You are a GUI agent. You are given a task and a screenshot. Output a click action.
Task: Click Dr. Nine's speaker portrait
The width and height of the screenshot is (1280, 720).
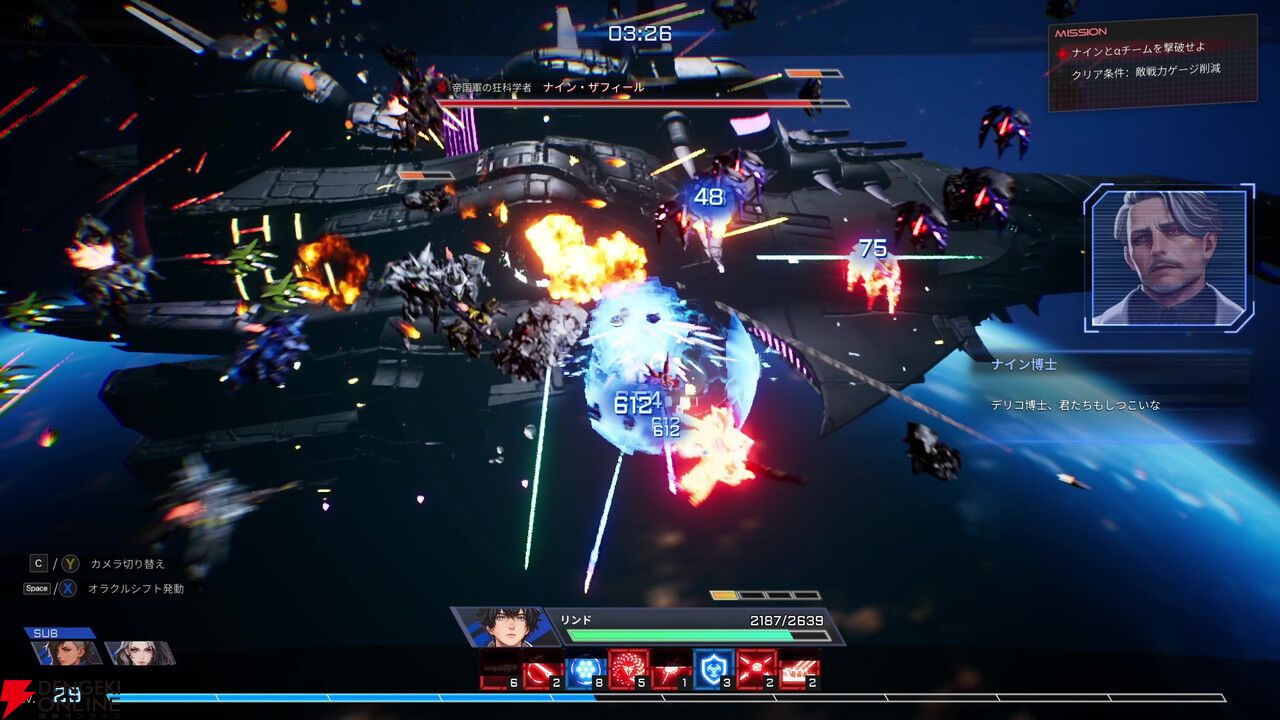[x=1168, y=257]
